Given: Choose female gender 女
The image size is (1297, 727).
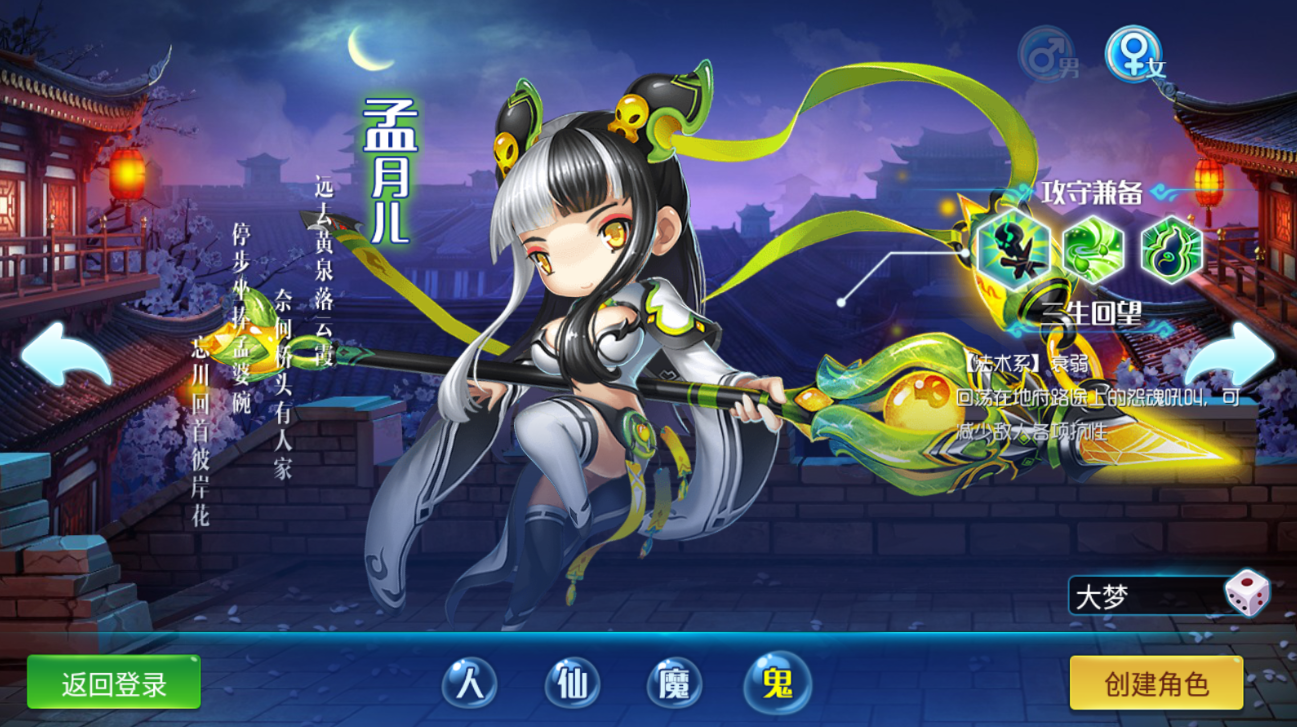Looking at the screenshot, I should pos(1134,55).
